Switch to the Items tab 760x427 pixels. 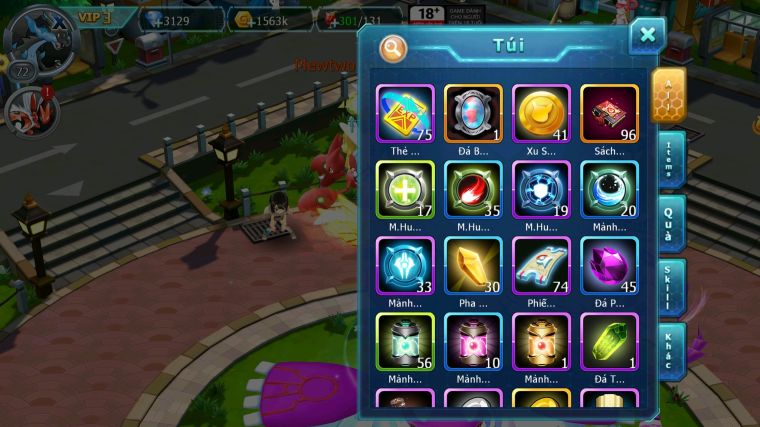coord(672,159)
